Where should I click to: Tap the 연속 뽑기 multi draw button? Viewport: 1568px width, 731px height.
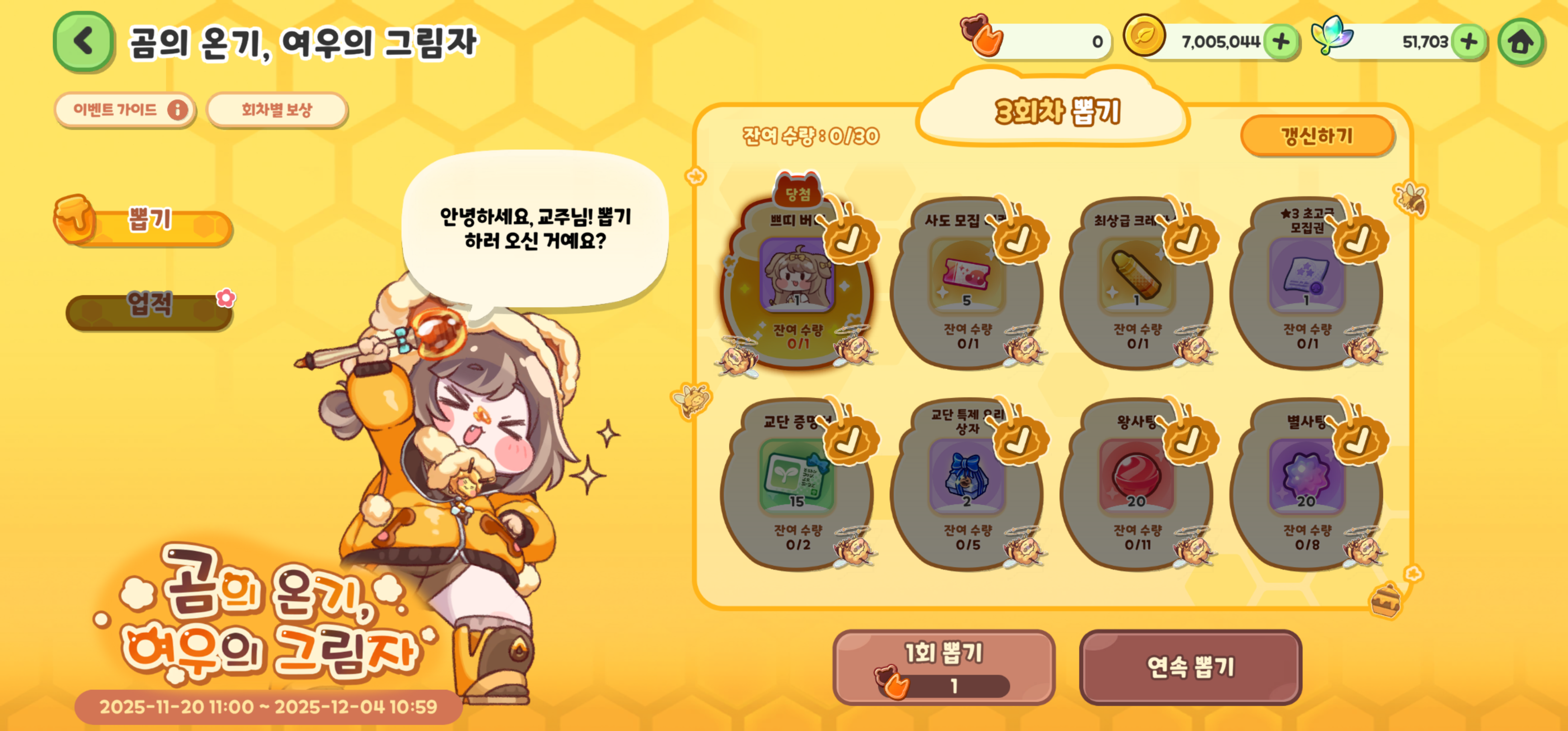(1190, 667)
